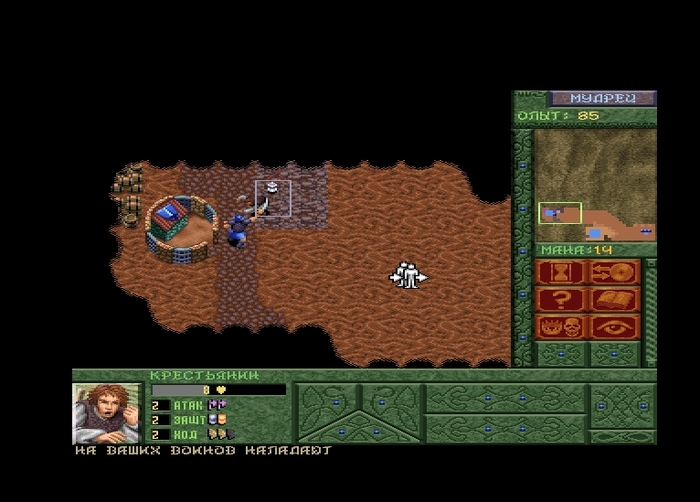
Task: Click the Мудрец title button
Action: (x=602, y=98)
